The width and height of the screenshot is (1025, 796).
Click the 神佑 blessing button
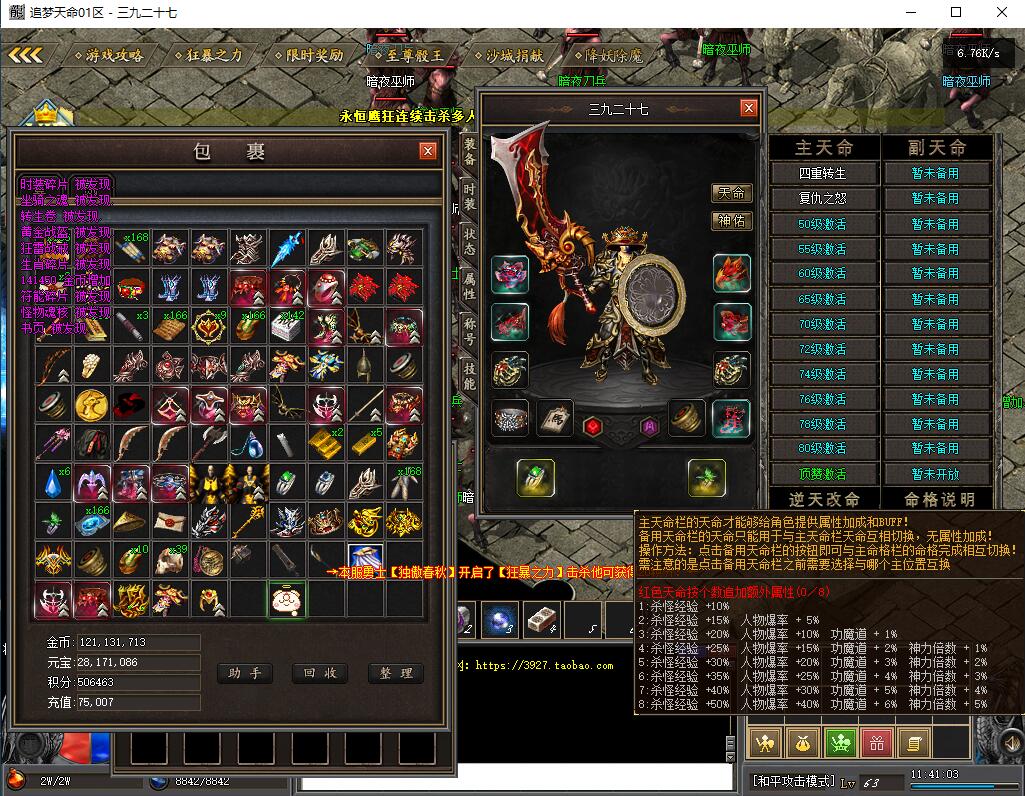click(x=731, y=220)
